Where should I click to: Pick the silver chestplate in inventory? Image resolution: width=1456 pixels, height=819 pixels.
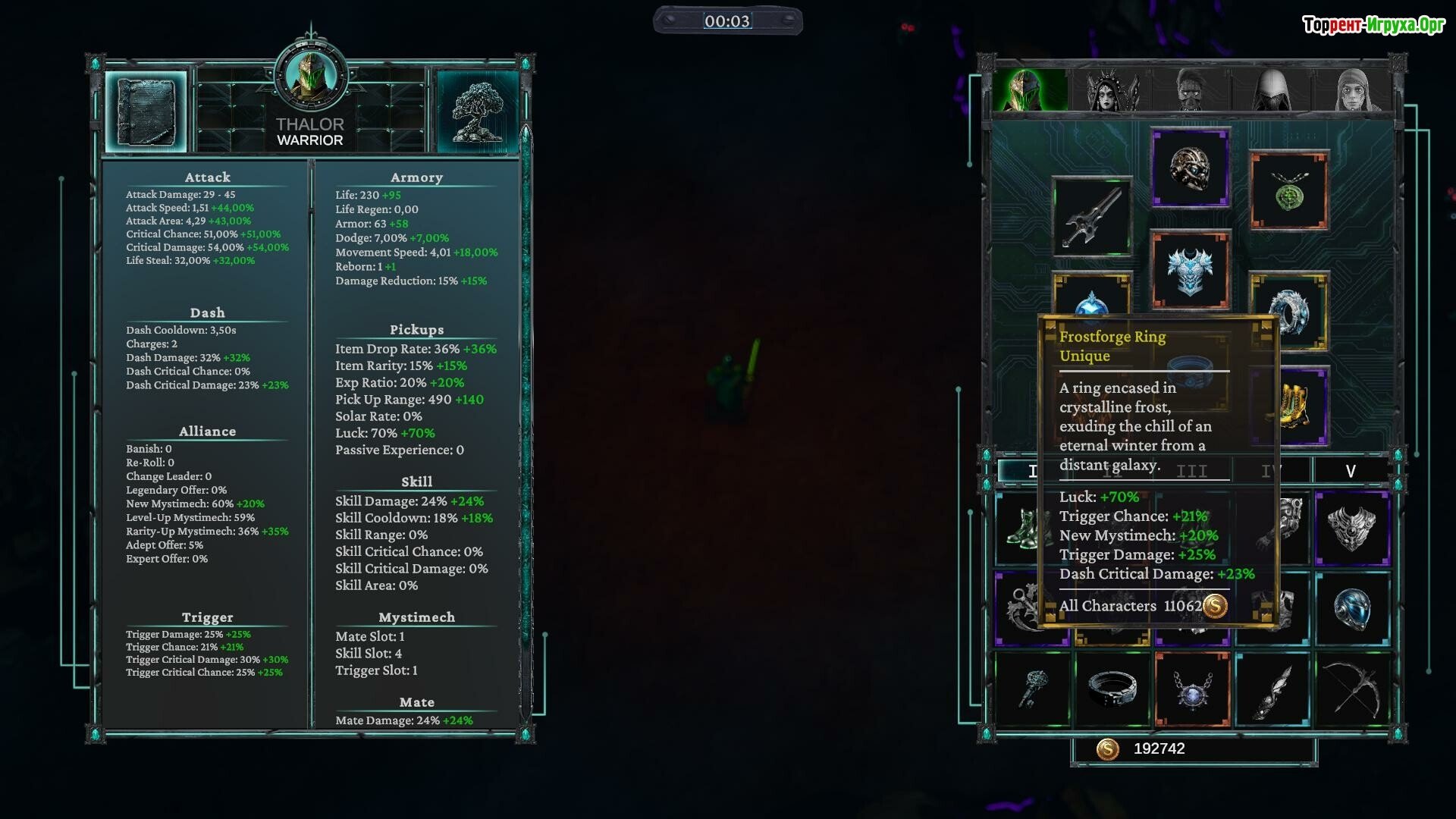[x=1352, y=529]
